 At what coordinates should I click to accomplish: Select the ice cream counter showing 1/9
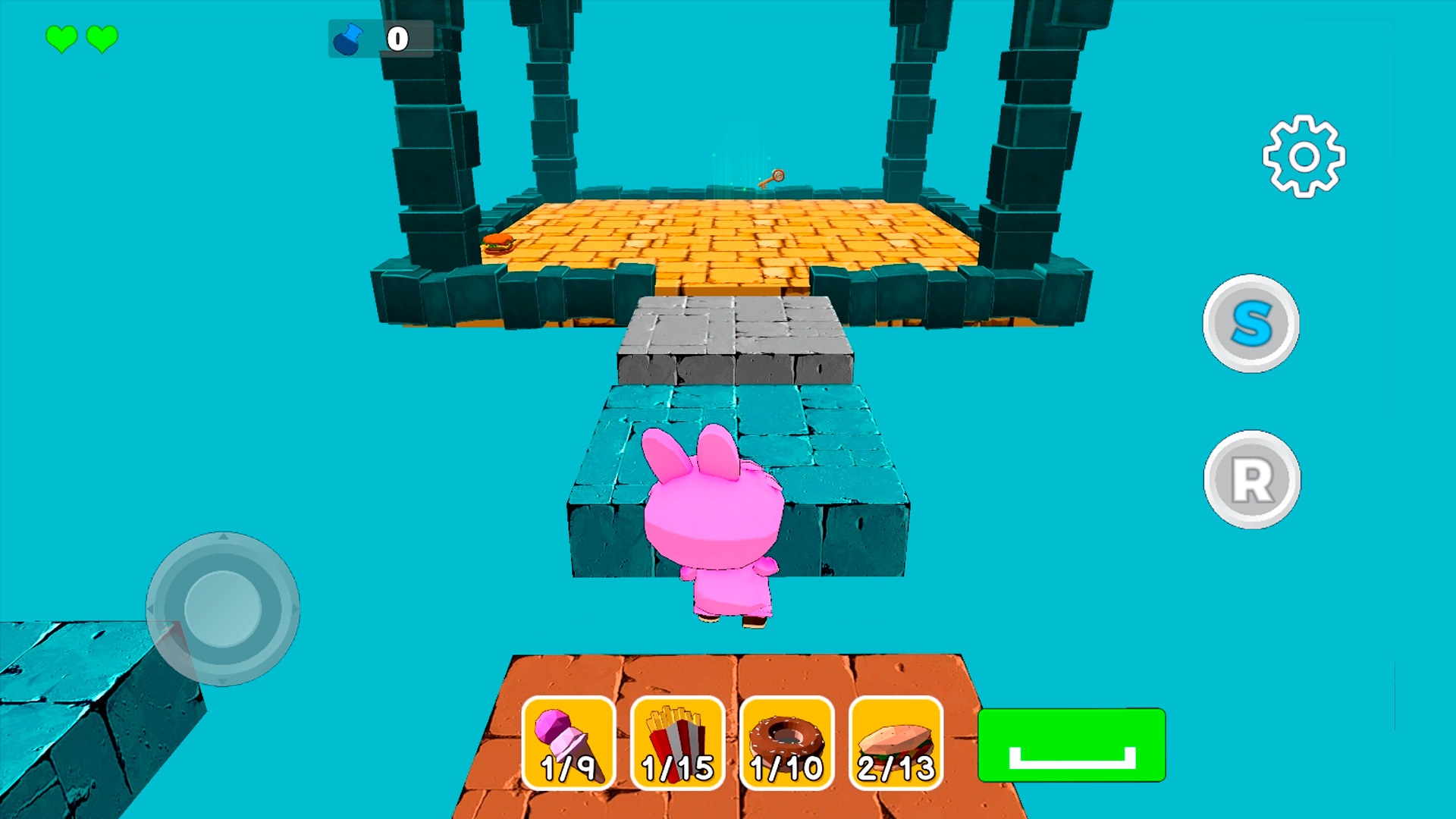point(569,743)
